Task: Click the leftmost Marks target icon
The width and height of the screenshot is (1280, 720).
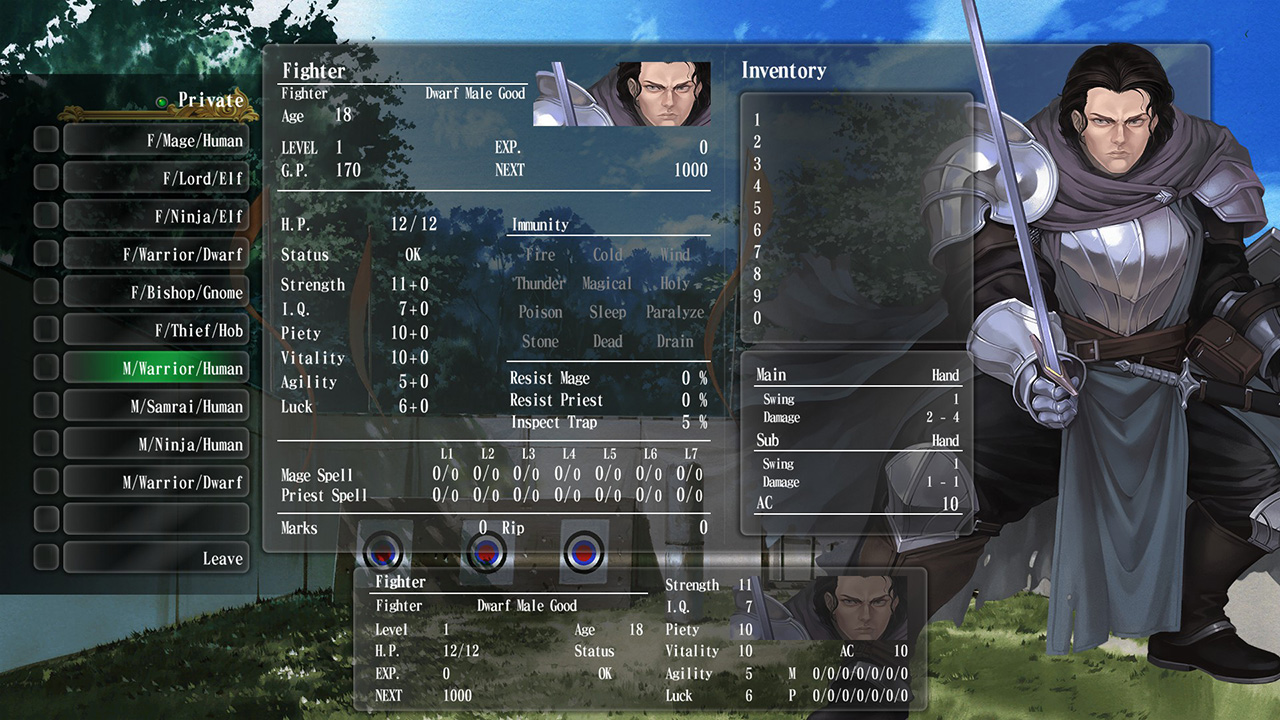Action: pos(383,552)
